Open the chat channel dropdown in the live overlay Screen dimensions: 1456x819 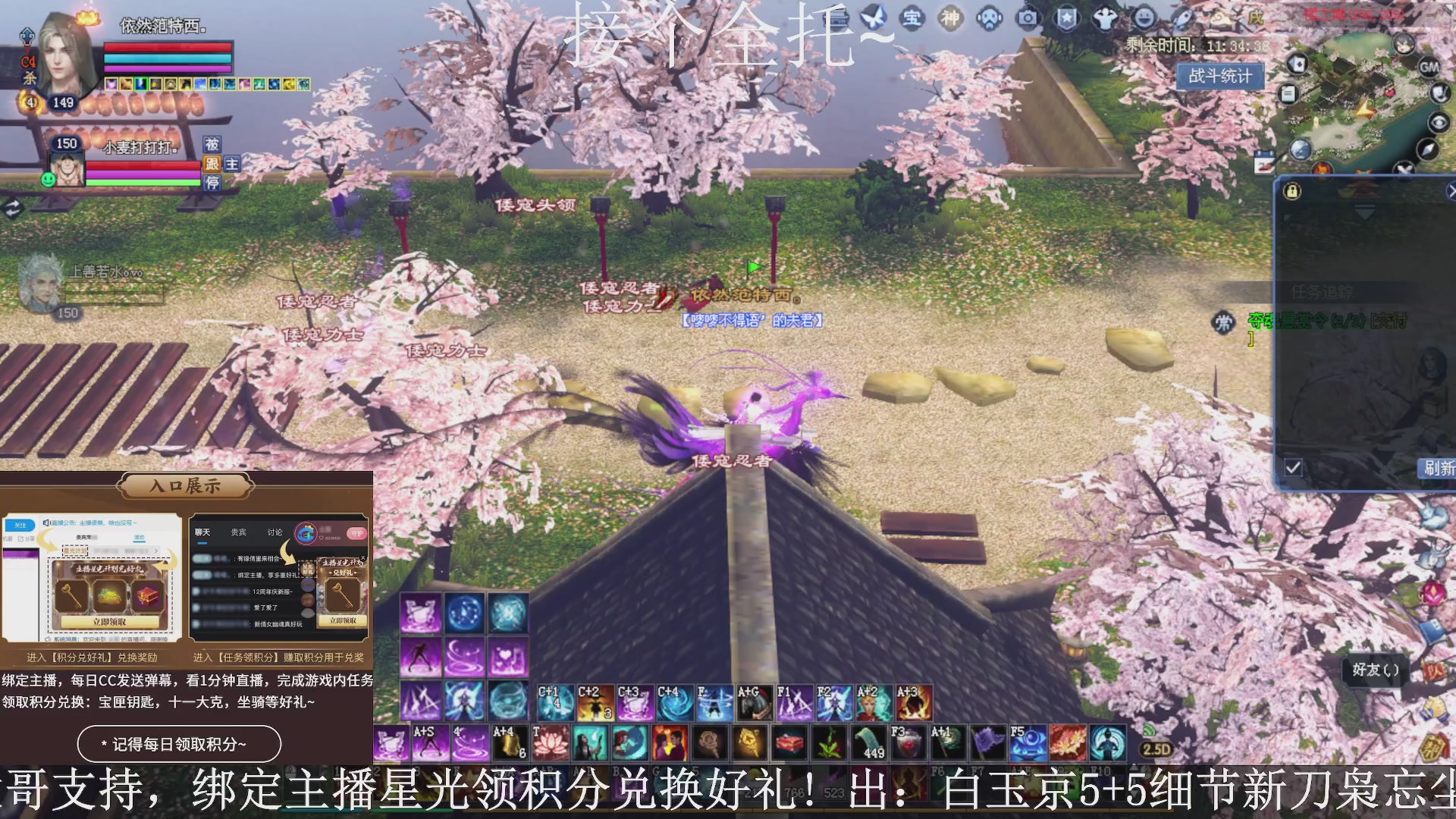155,551
